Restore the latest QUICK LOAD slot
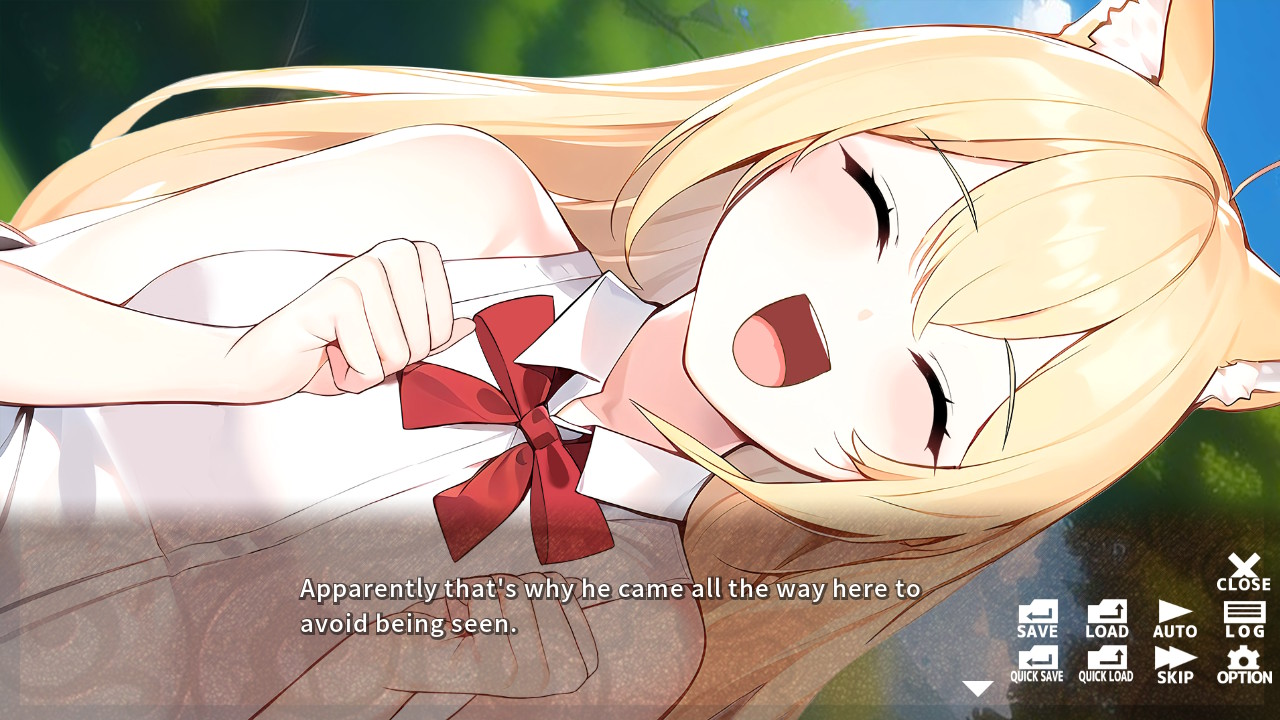Image resolution: width=1280 pixels, height=720 pixels. pos(1106,662)
